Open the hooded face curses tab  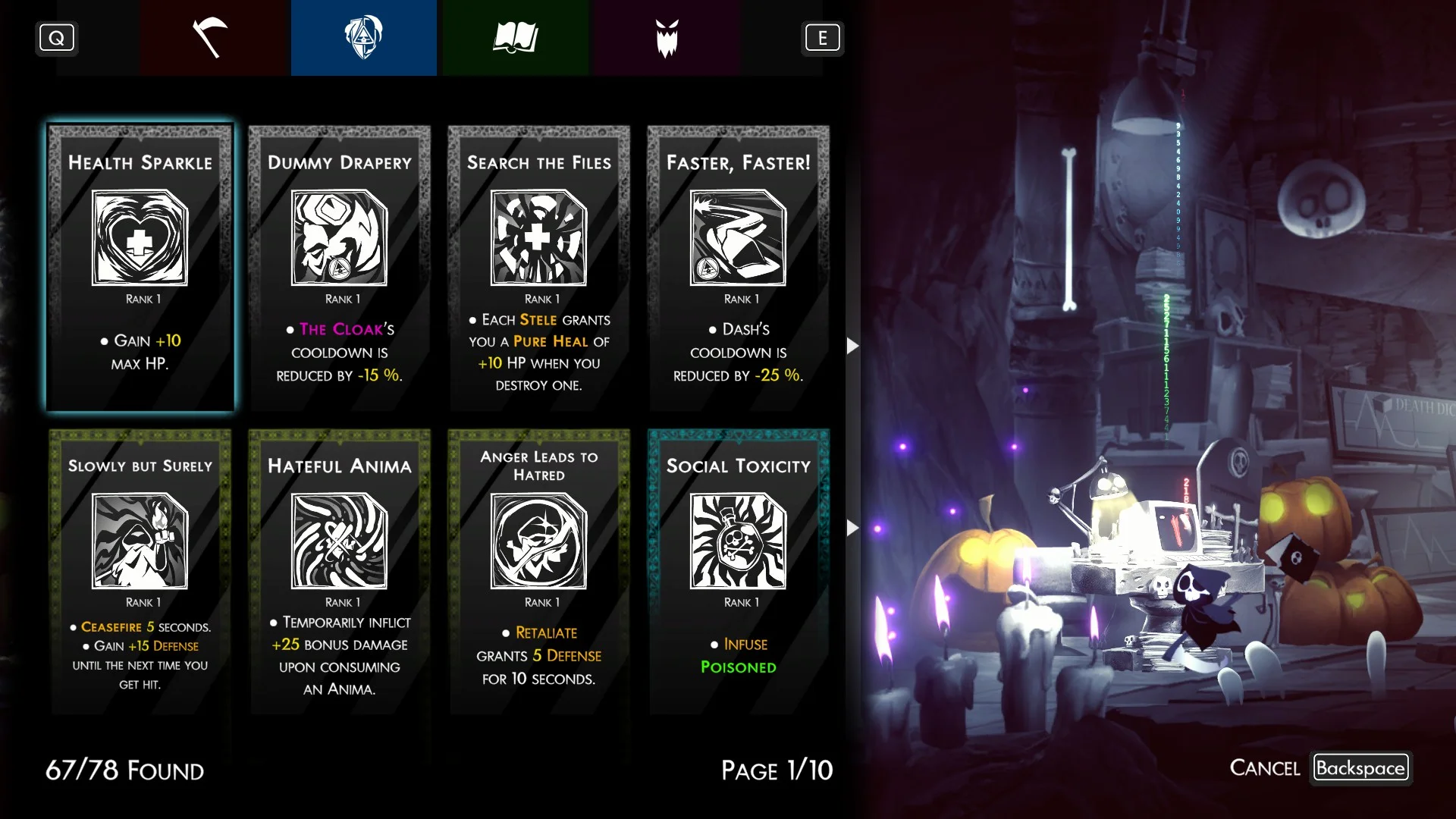pos(363,38)
